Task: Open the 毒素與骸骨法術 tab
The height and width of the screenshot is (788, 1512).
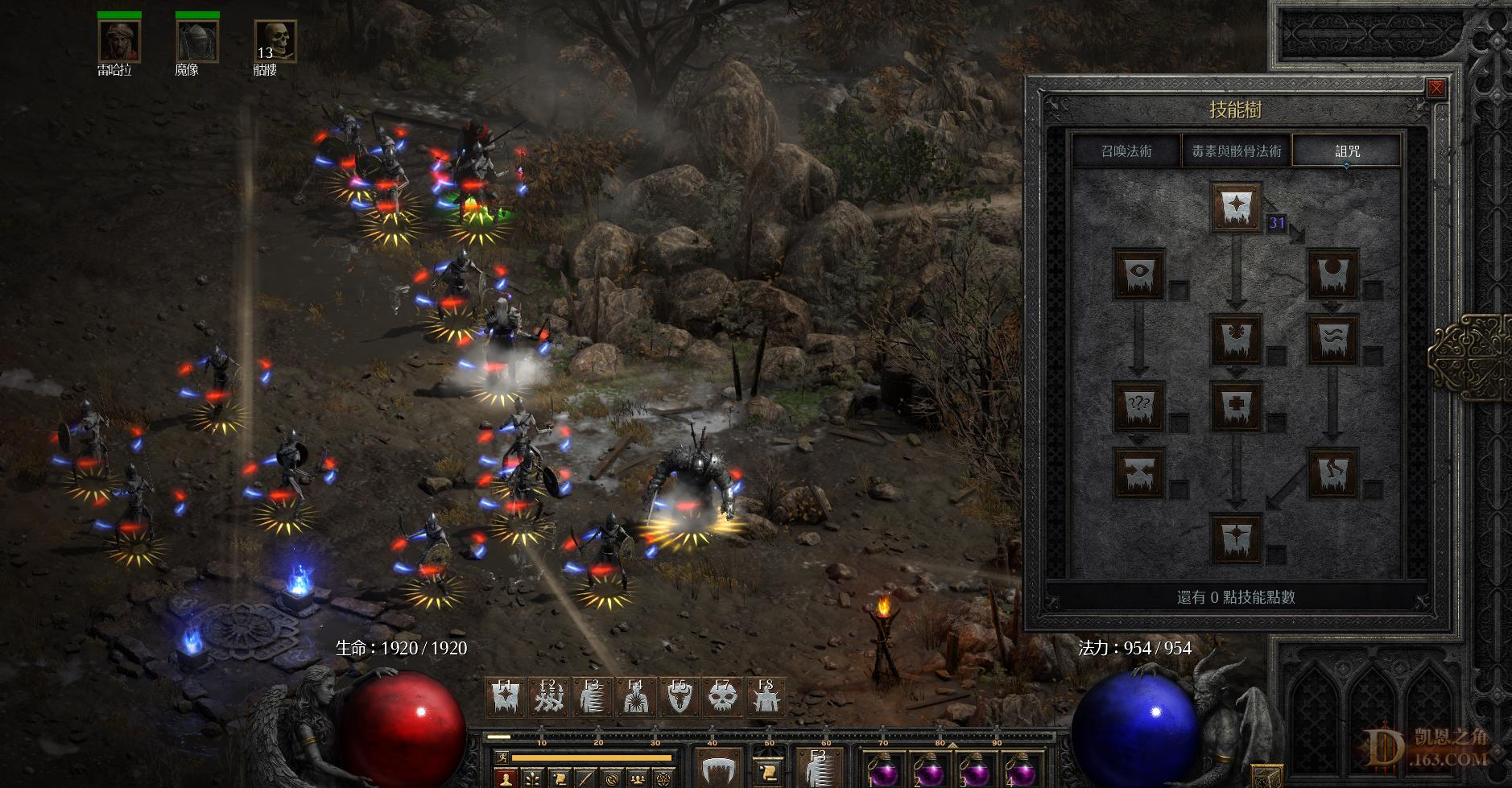Action: [1236, 151]
